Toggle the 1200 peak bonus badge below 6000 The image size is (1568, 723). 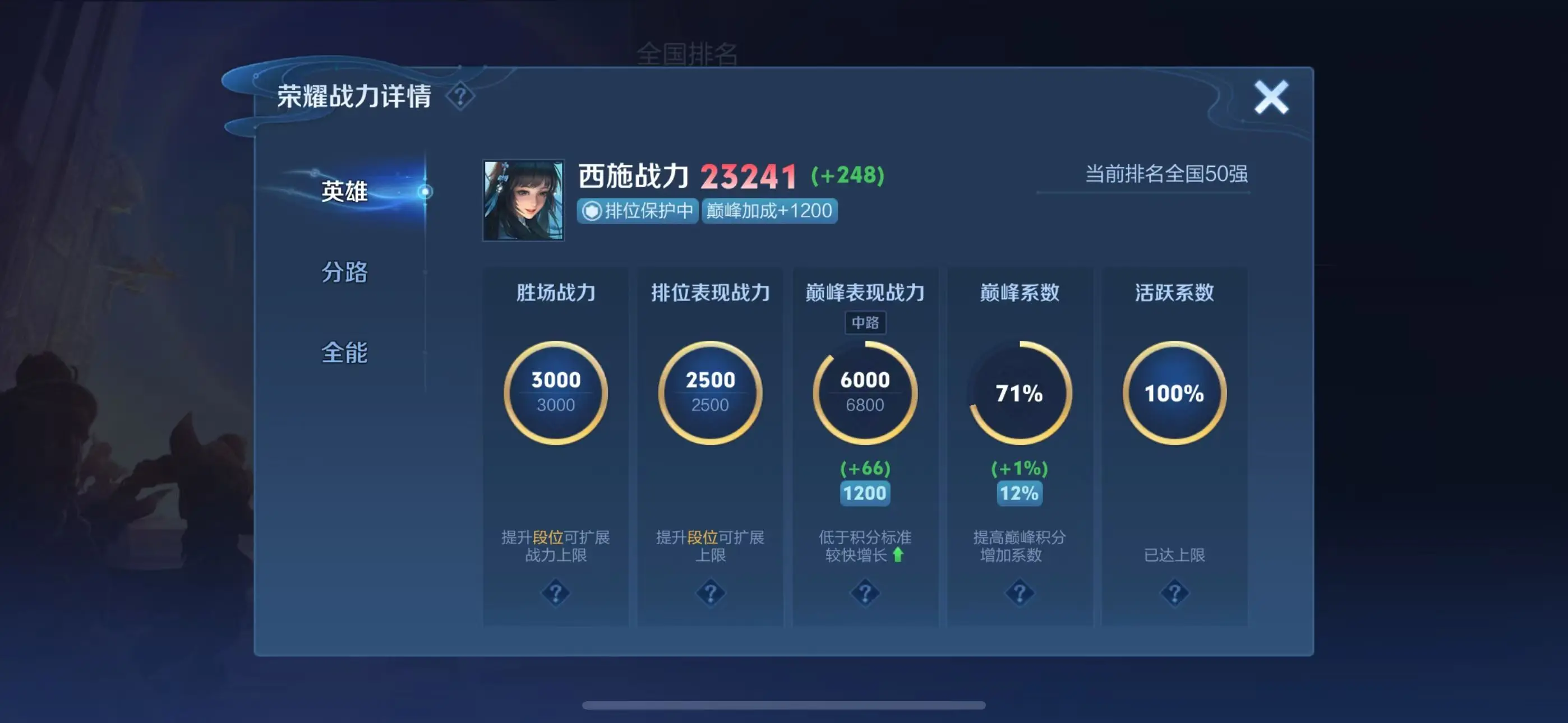coord(865,494)
